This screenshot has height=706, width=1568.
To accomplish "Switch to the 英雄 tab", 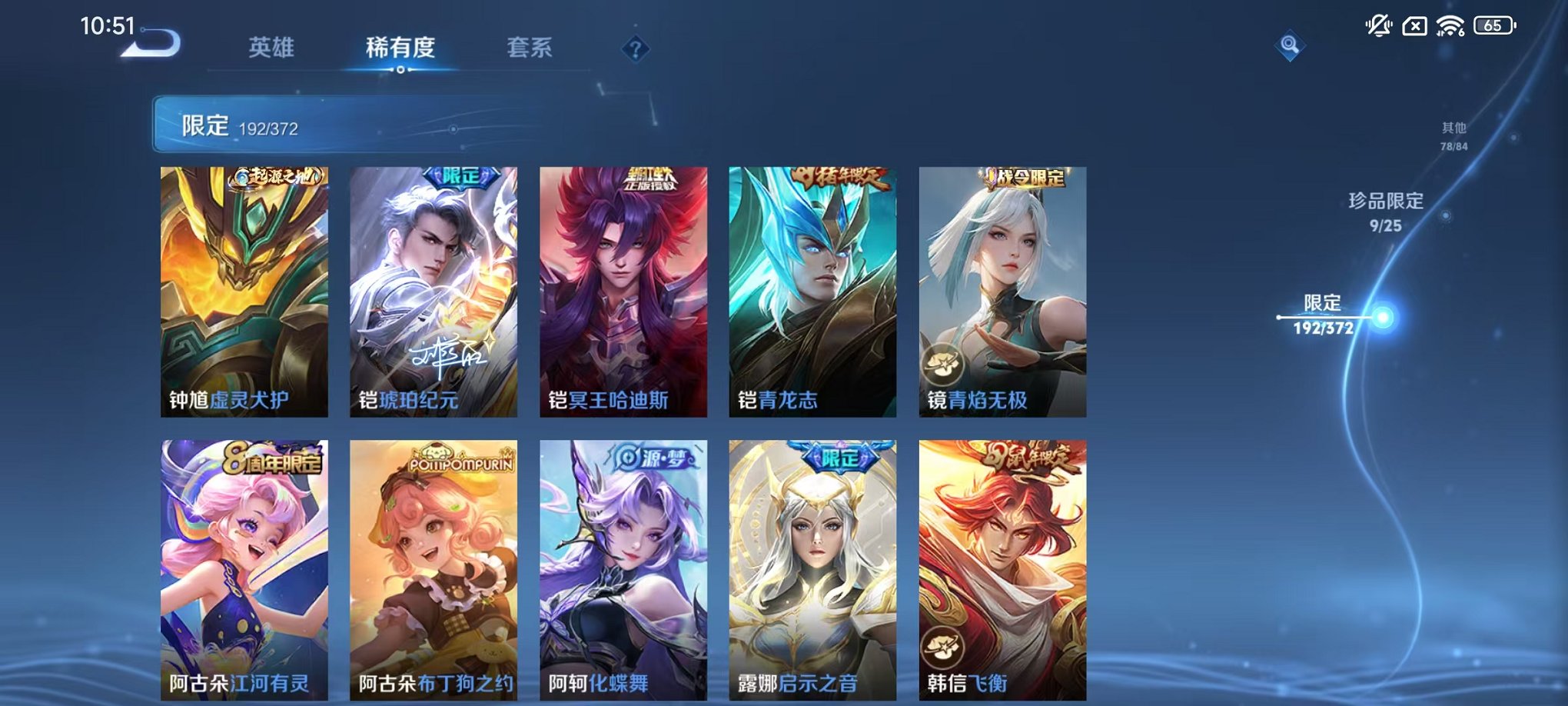I will click(x=271, y=48).
